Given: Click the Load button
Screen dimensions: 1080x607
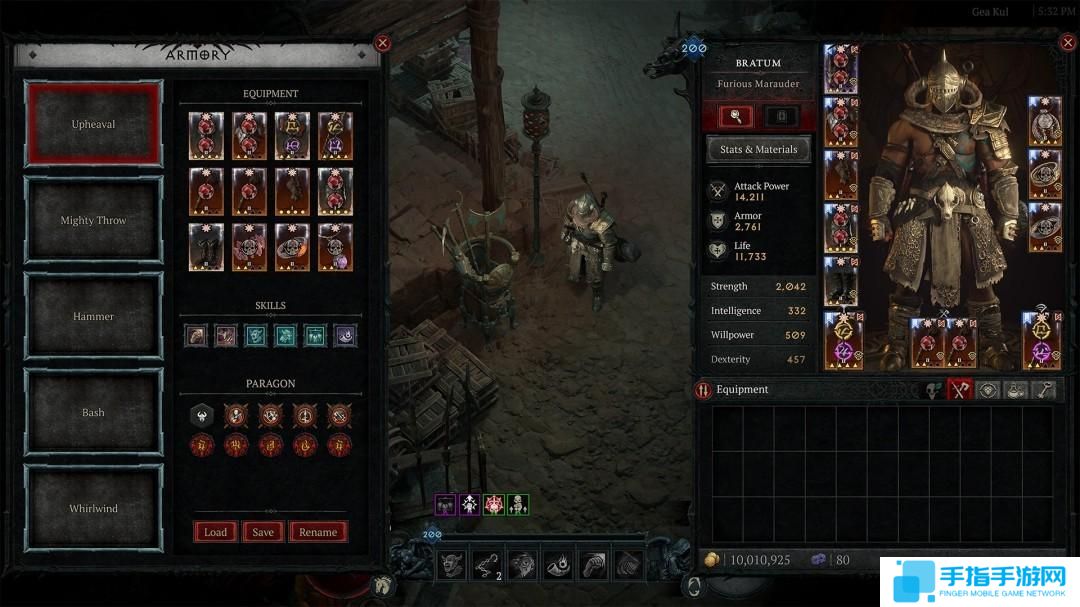Looking at the screenshot, I should [216, 532].
